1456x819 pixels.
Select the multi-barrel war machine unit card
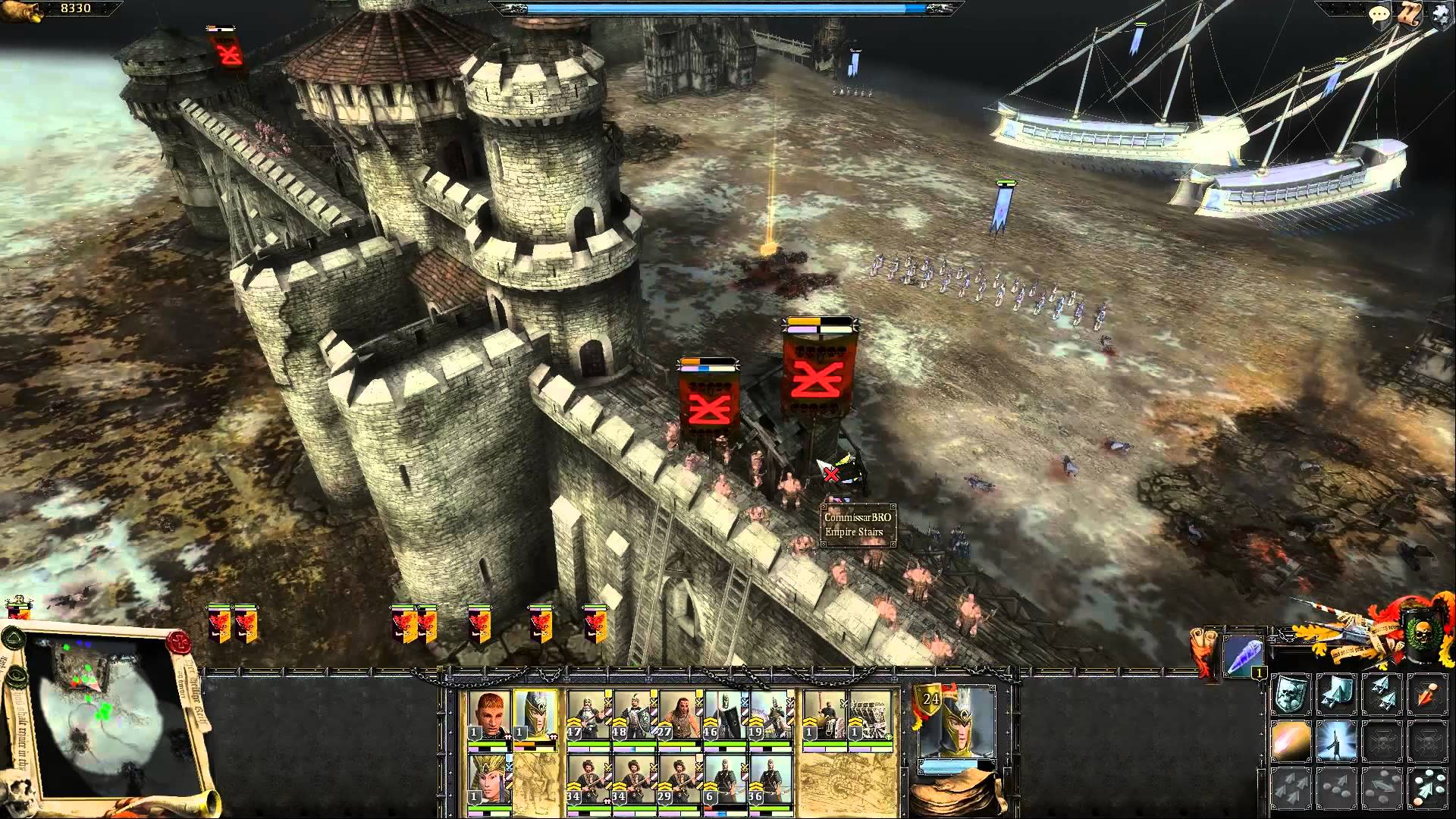[x=870, y=717]
